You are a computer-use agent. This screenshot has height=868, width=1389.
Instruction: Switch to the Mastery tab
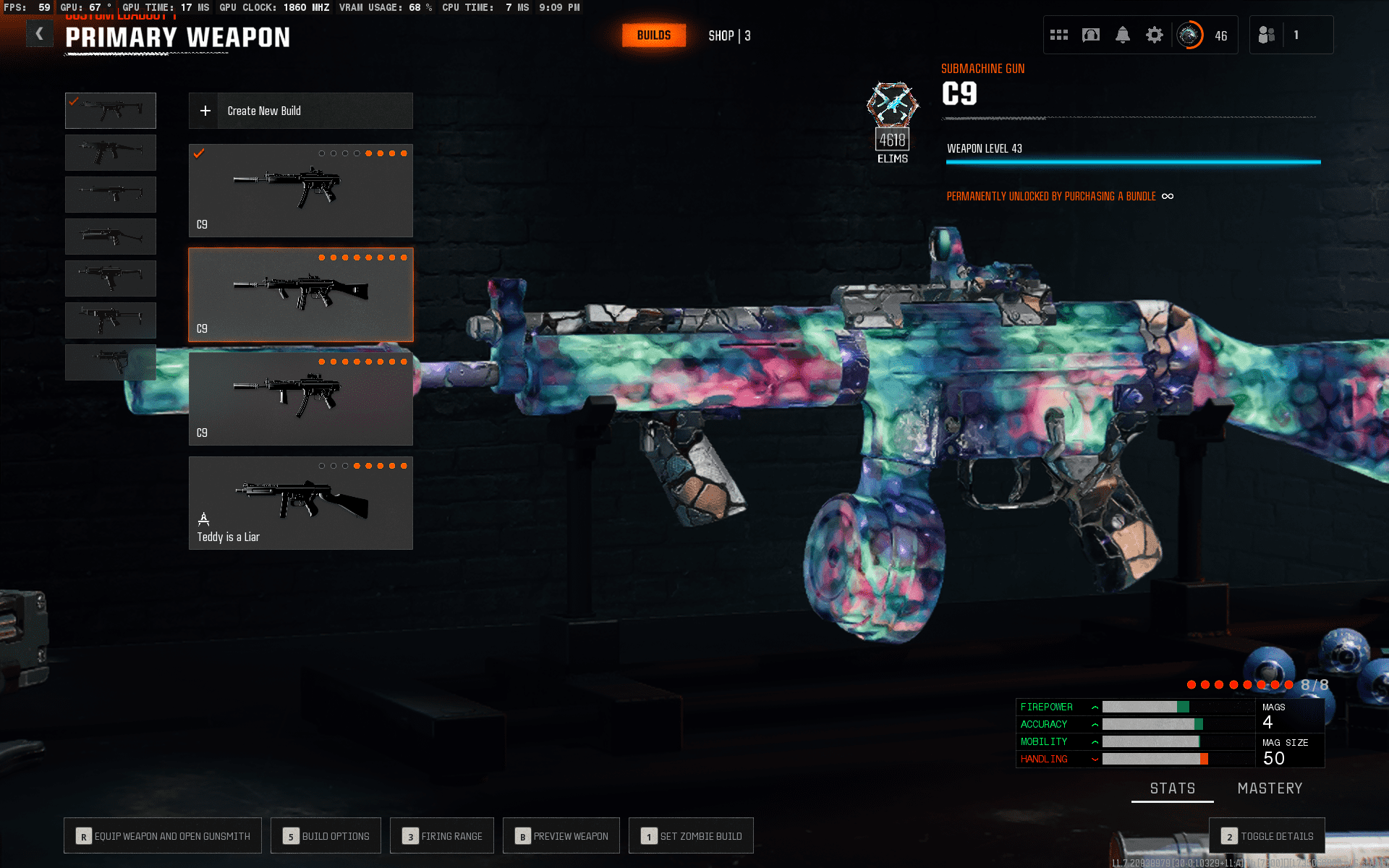[x=1270, y=788]
